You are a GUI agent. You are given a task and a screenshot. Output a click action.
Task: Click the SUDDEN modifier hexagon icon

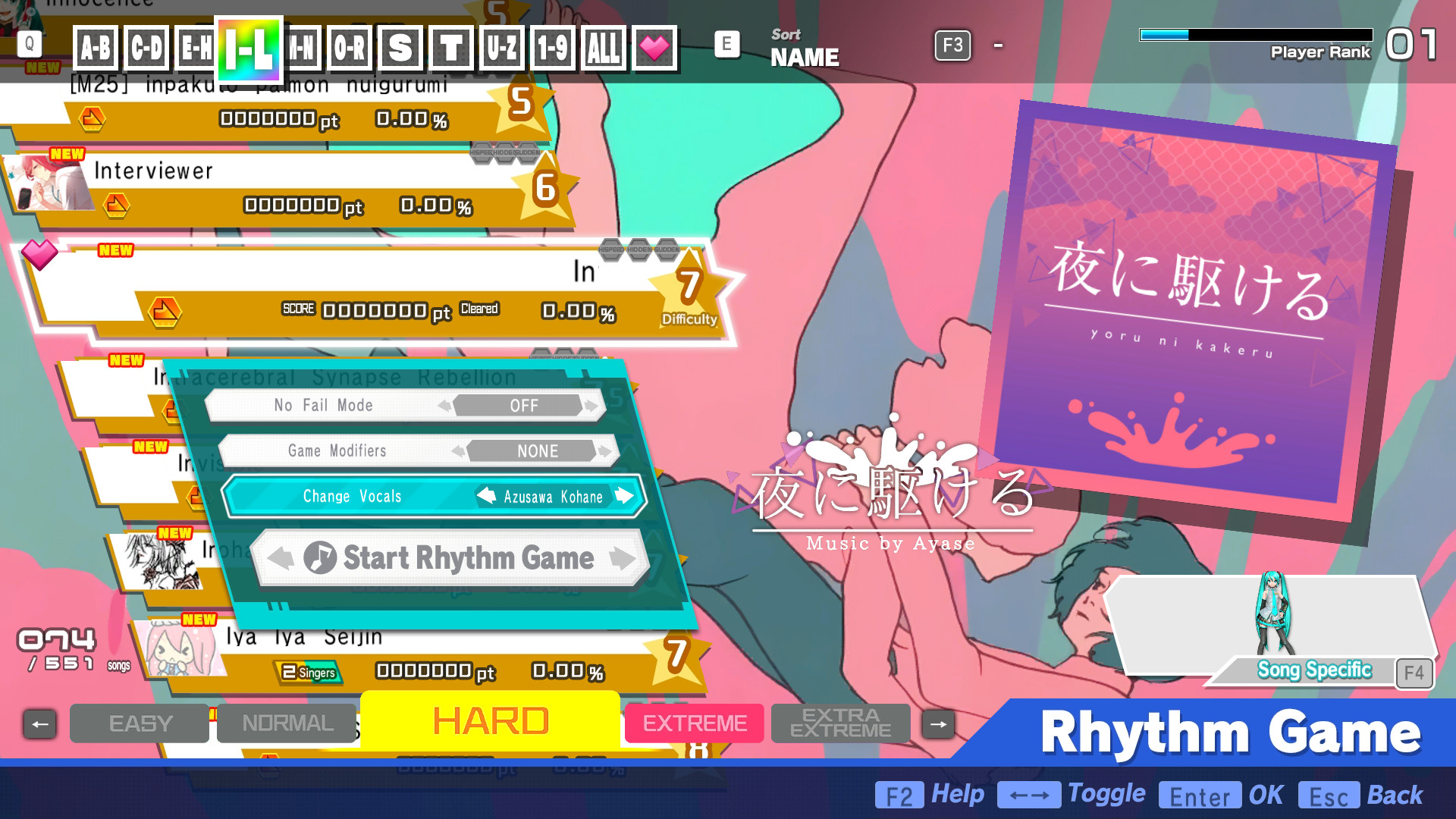pyautogui.click(x=667, y=250)
